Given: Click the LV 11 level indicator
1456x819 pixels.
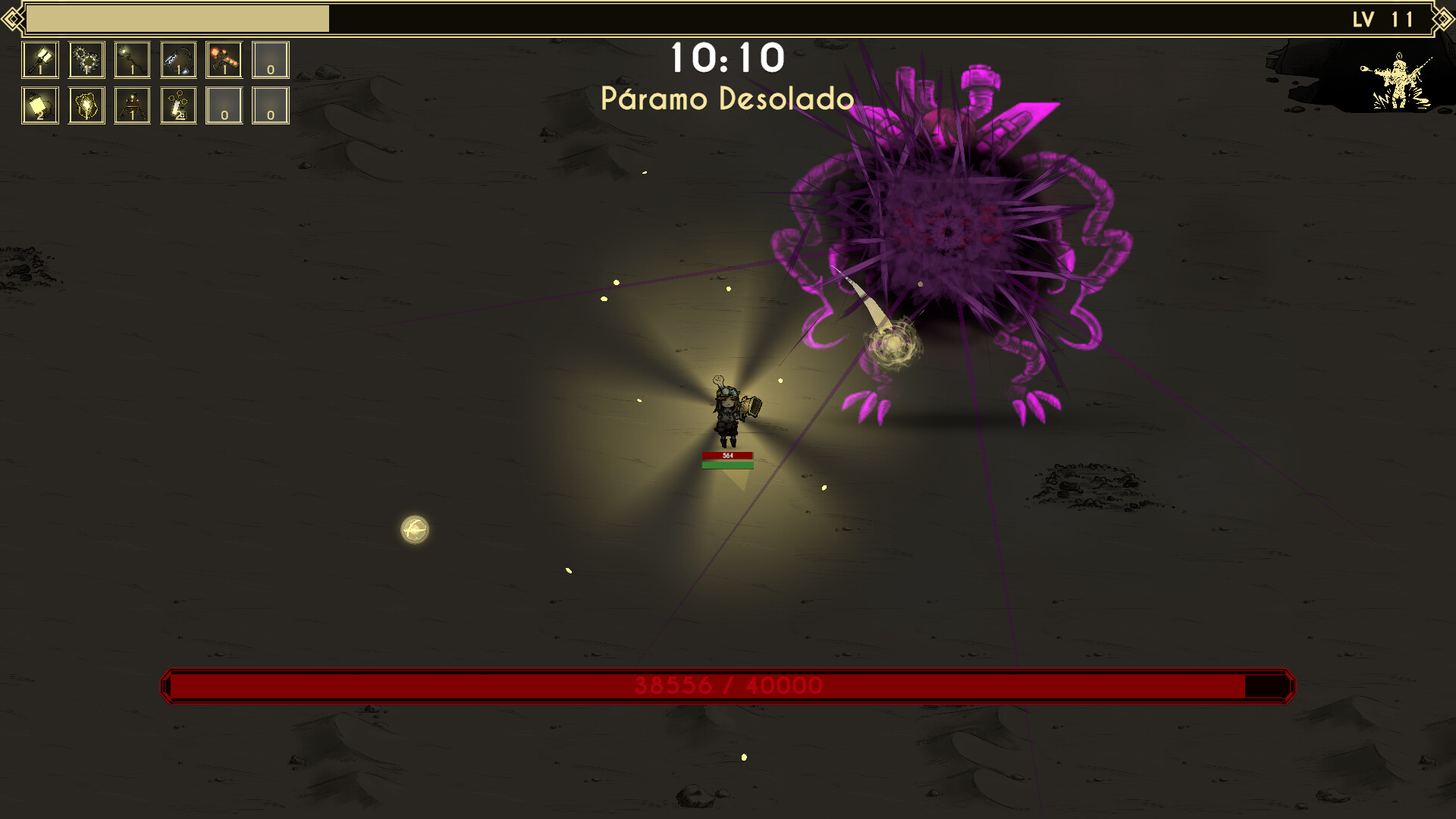Looking at the screenshot, I should pyautogui.click(x=1385, y=20).
